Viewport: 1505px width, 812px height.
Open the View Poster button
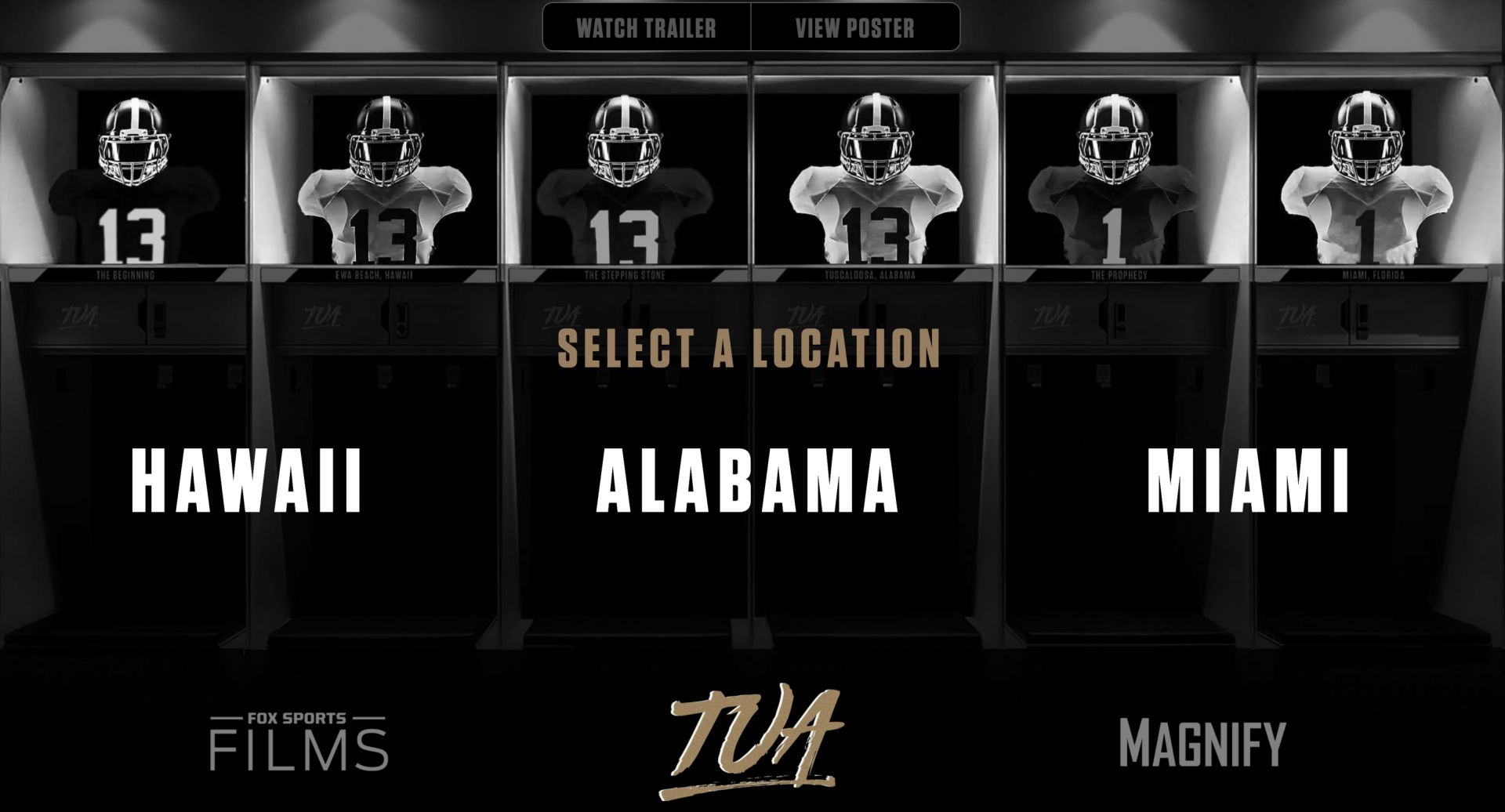[x=854, y=28]
